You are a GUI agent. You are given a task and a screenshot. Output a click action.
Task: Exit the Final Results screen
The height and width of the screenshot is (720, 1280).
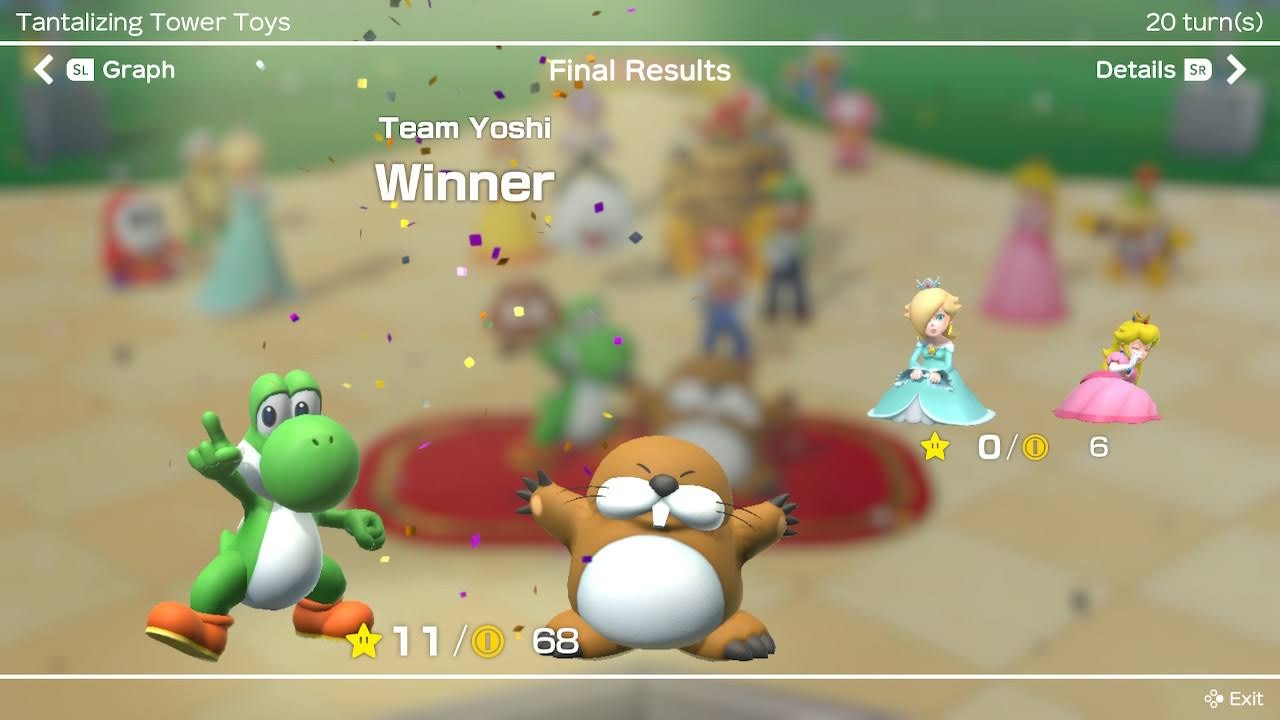(x=1234, y=698)
